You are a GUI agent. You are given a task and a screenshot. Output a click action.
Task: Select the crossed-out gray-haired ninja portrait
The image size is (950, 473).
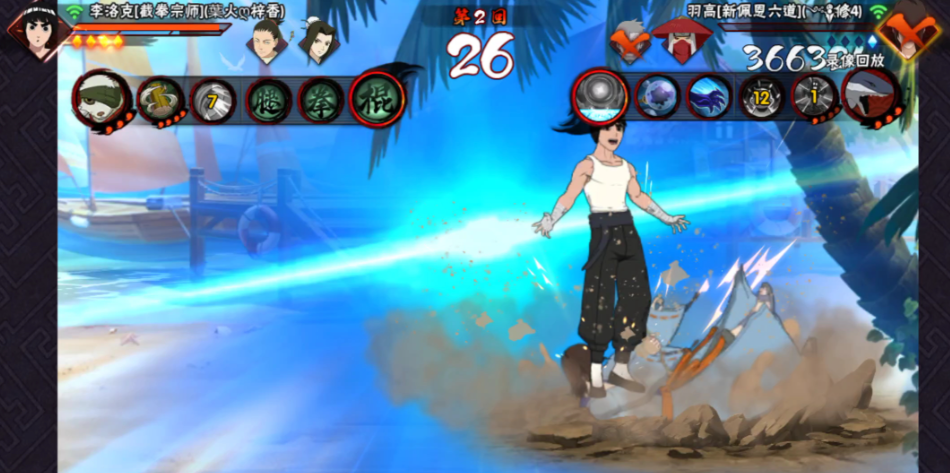(631, 43)
